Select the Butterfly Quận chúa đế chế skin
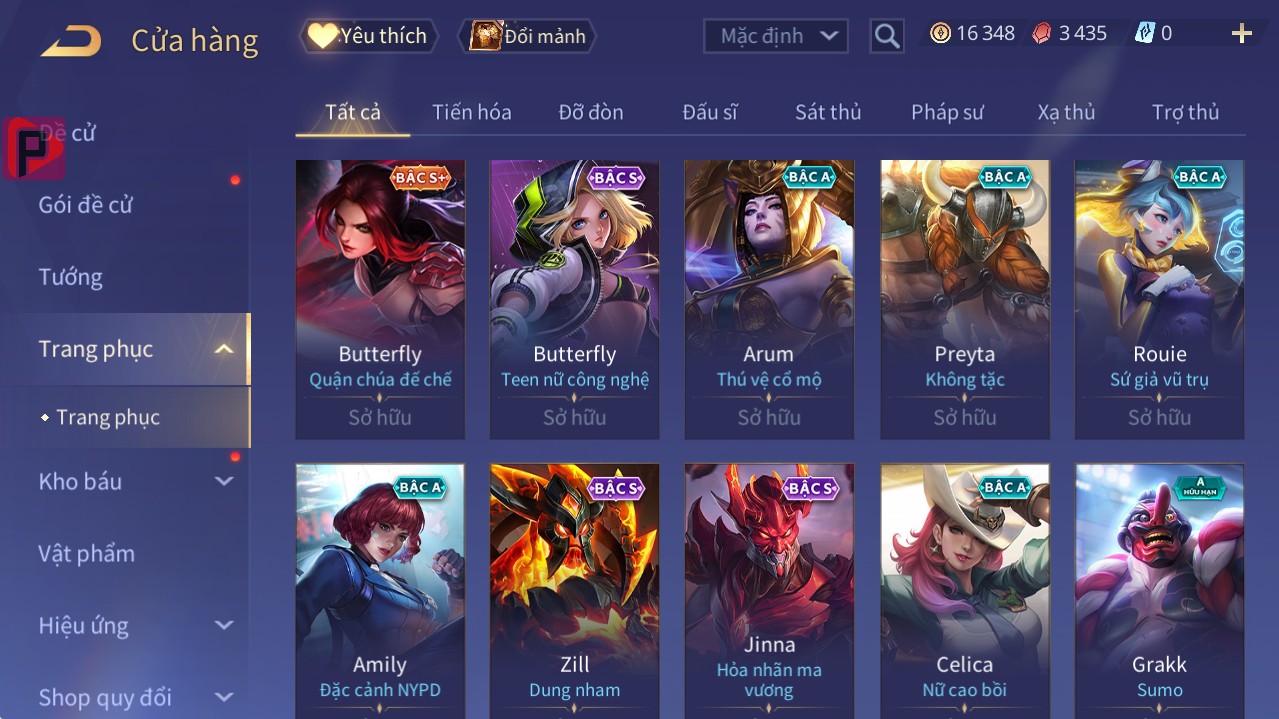 [380, 298]
